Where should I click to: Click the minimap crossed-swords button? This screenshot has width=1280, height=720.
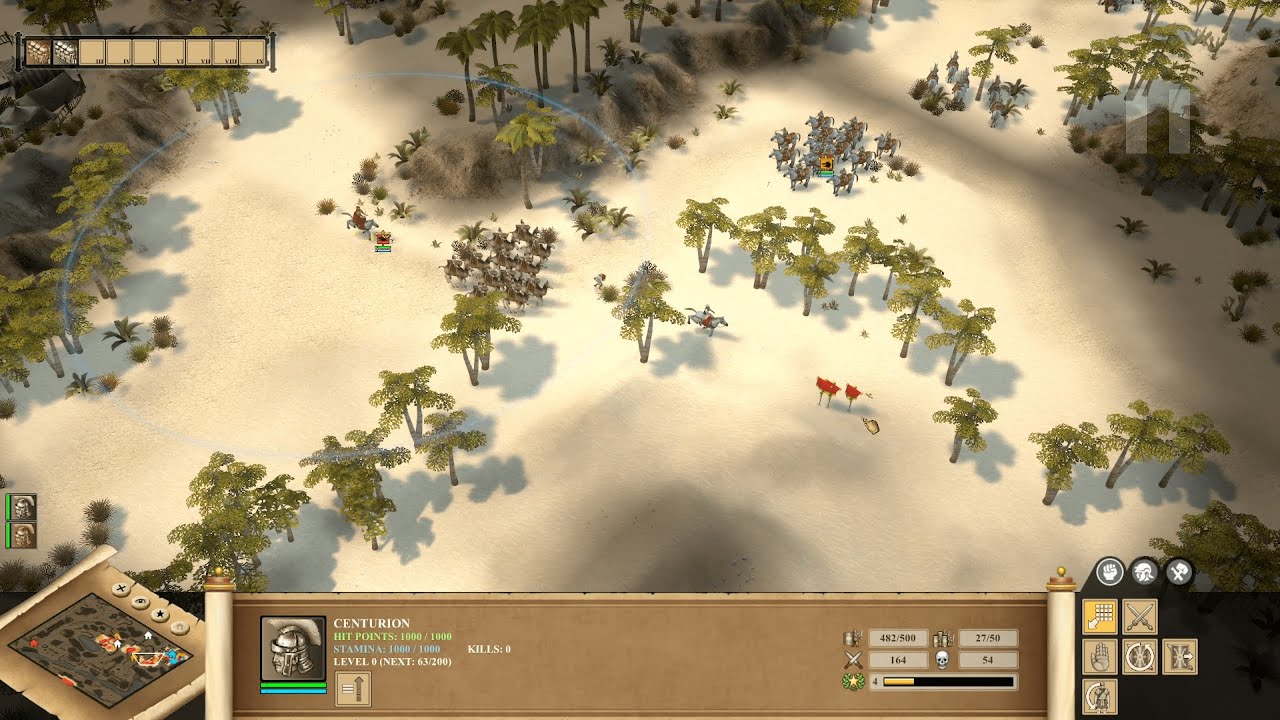121,590
